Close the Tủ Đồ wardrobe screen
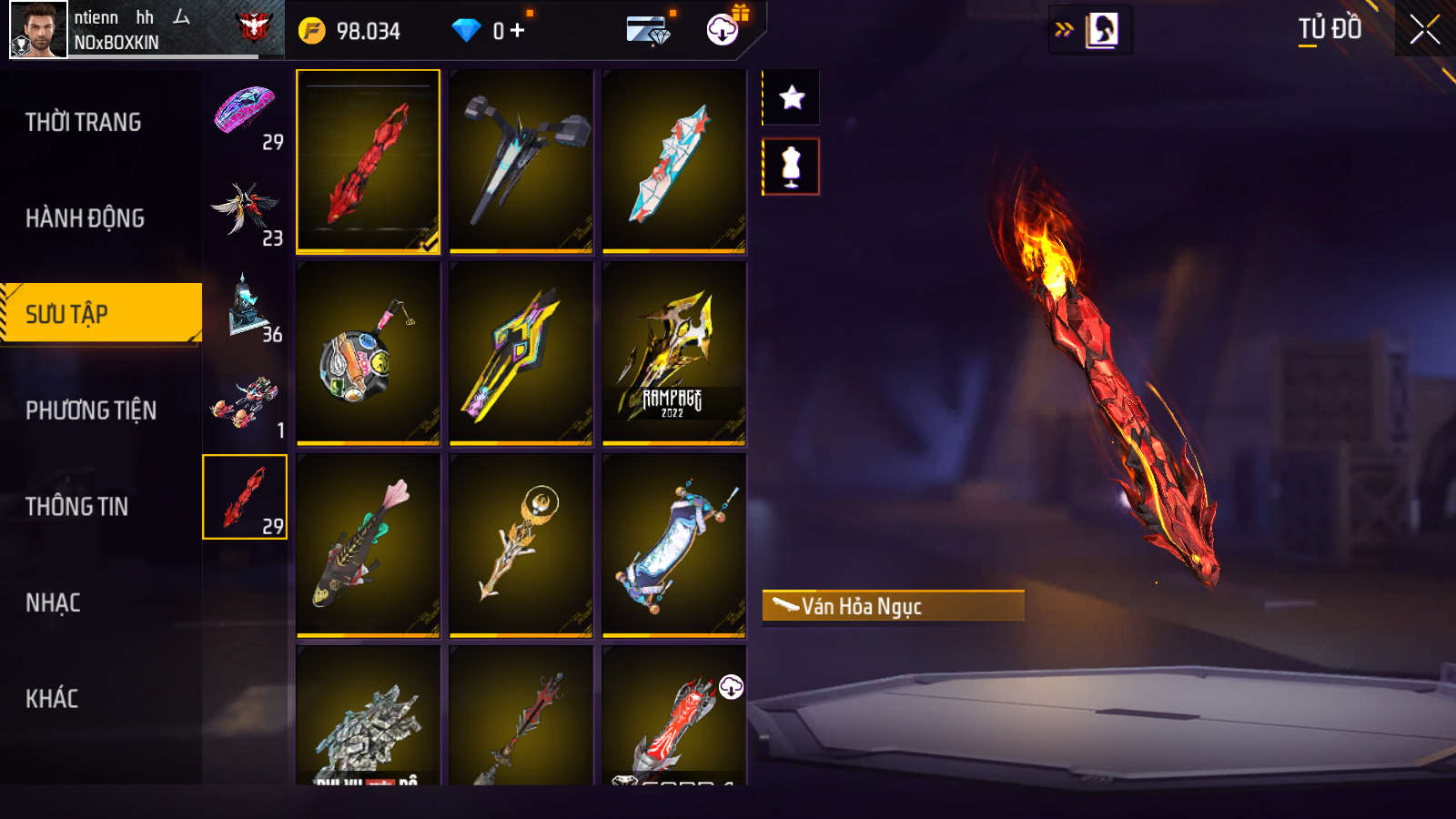Screen dimensions: 1456x819 tap(1424, 30)
